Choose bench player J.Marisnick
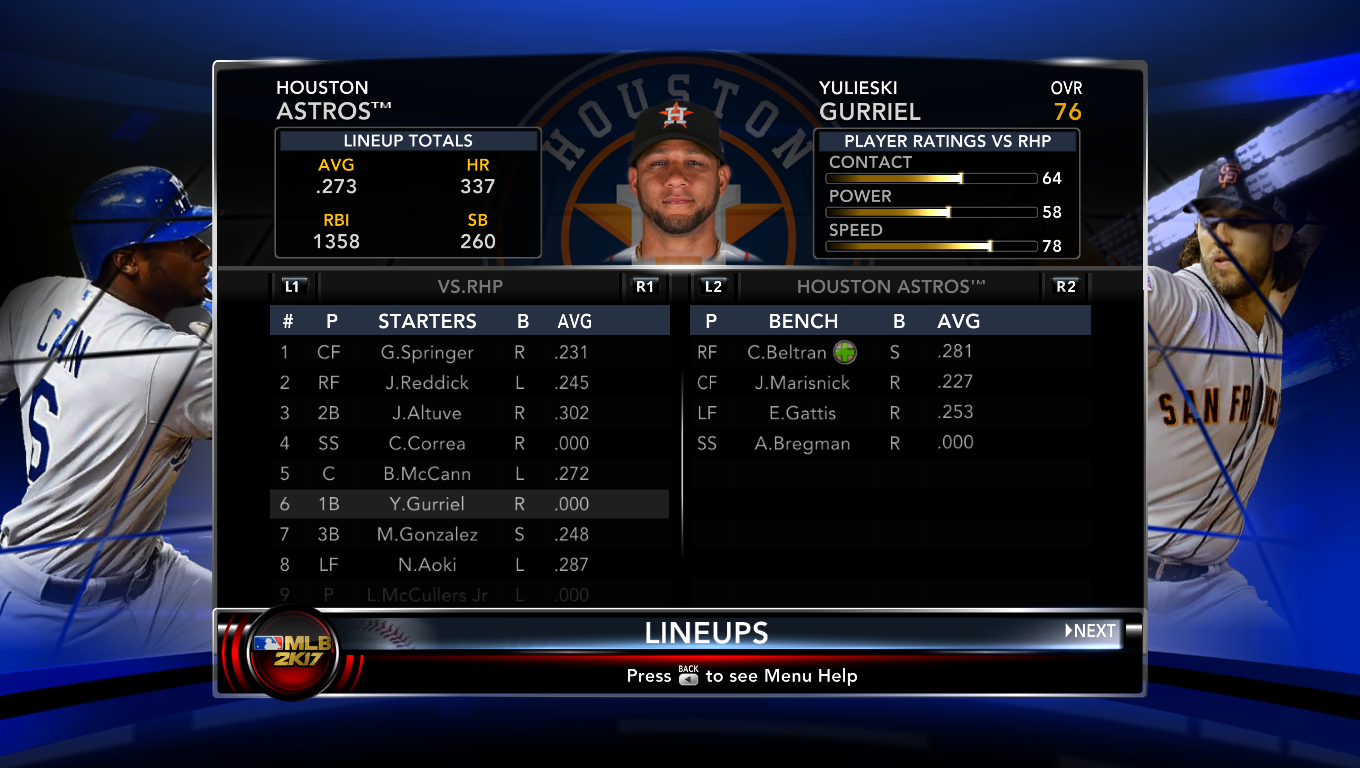This screenshot has width=1360, height=768. click(802, 382)
